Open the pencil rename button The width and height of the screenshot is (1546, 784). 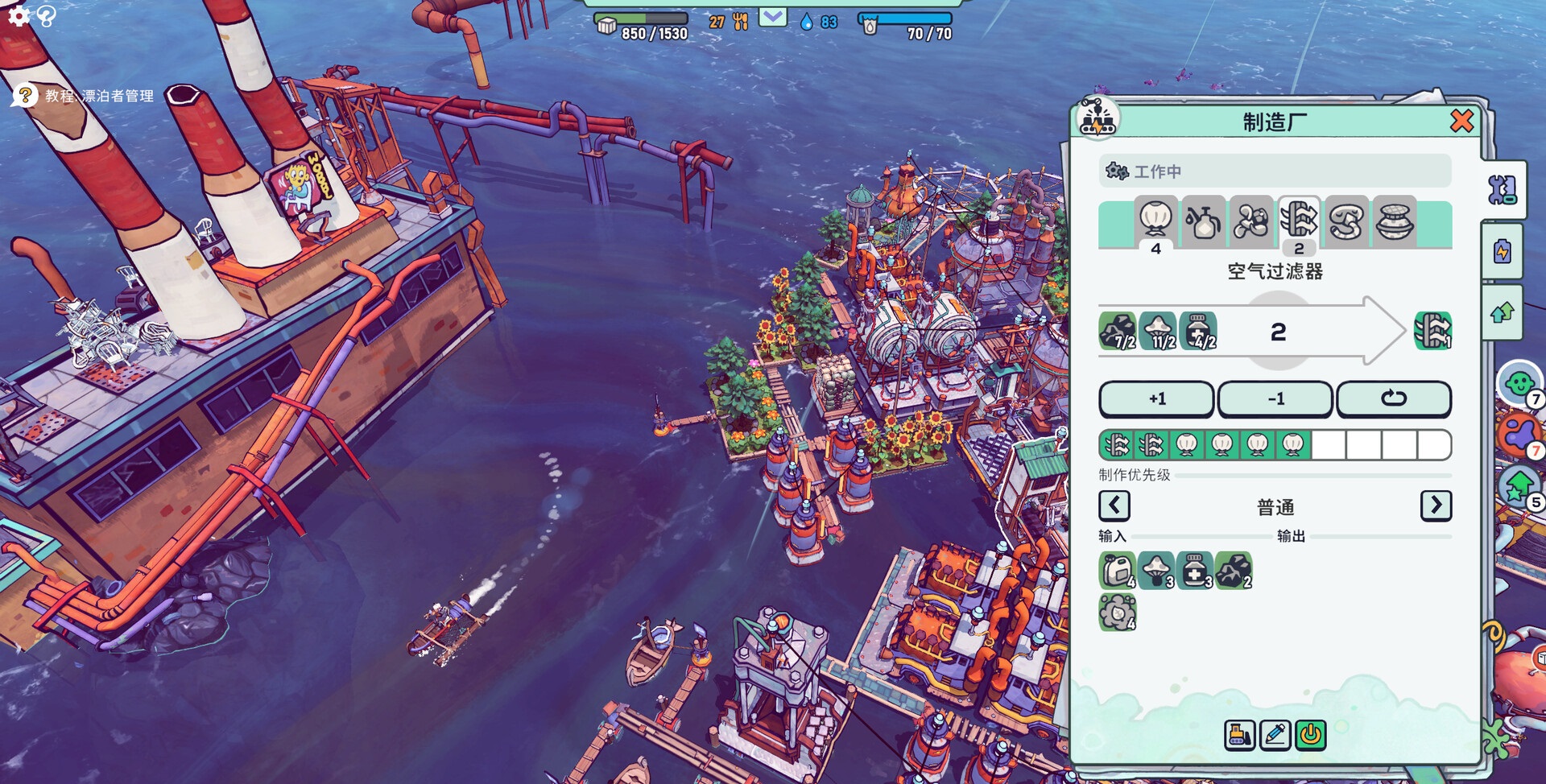[1275, 735]
